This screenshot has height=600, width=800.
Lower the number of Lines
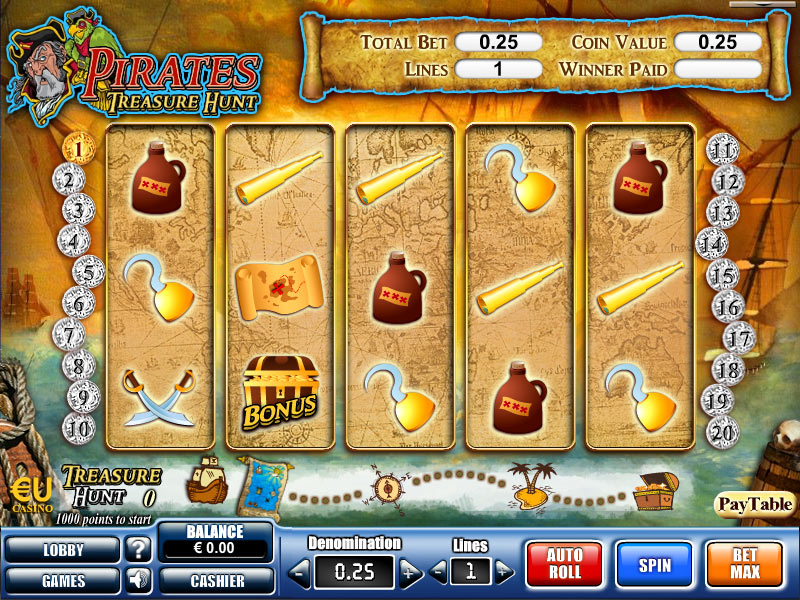tap(441, 572)
